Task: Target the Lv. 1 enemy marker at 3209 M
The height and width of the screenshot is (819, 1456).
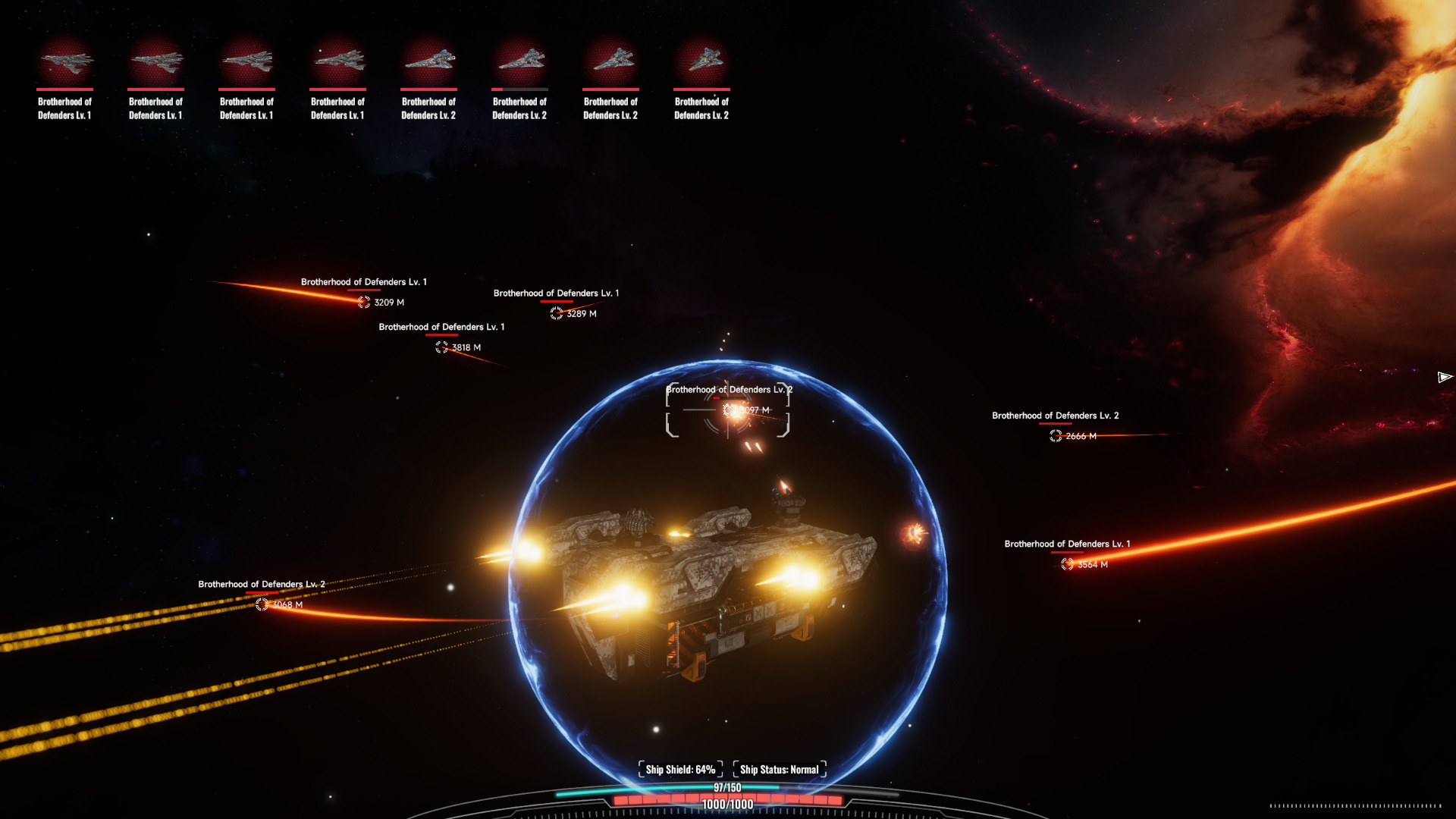Action: (364, 302)
